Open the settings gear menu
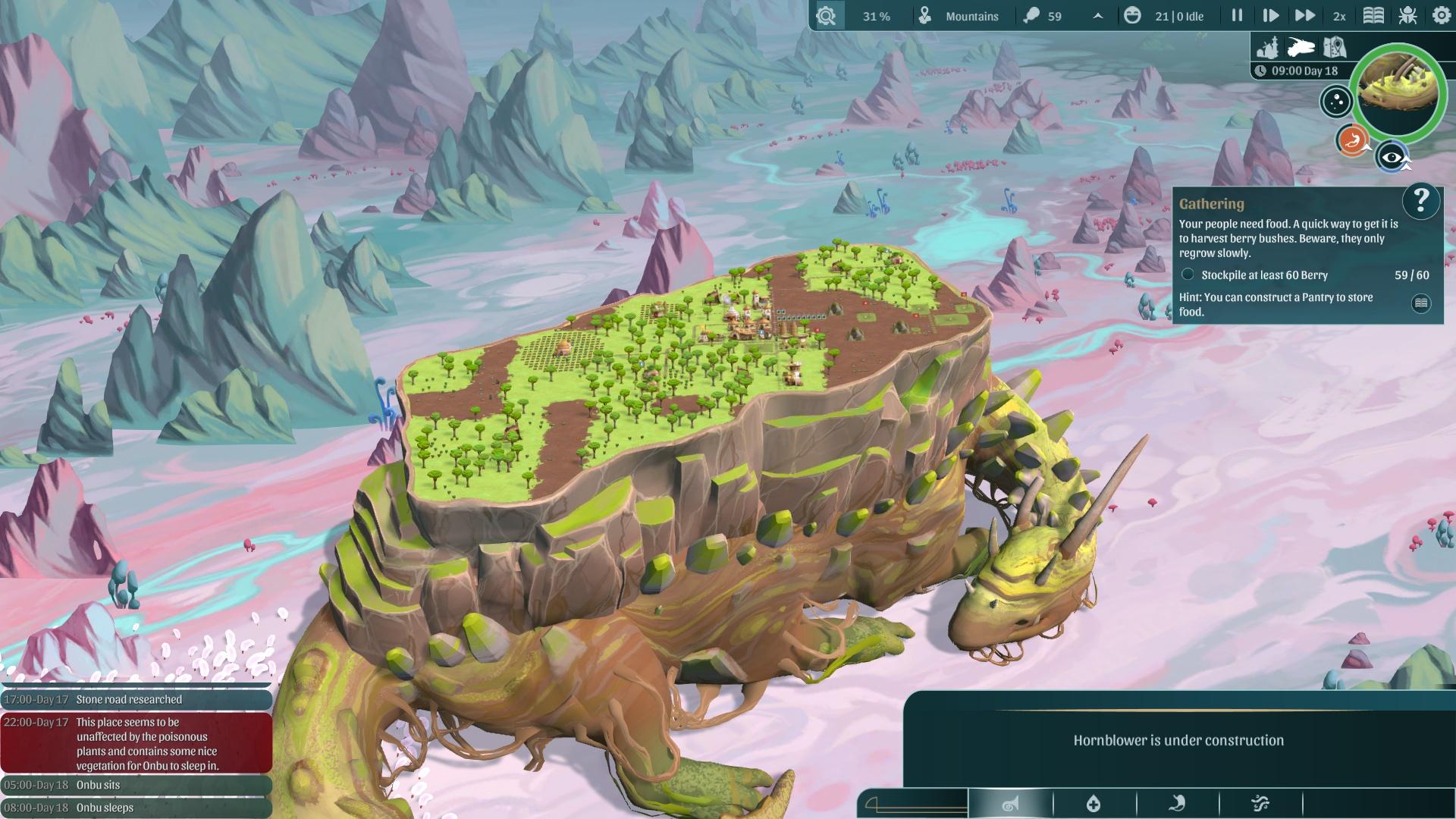This screenshot has height=819, width=1456. 1441,15
